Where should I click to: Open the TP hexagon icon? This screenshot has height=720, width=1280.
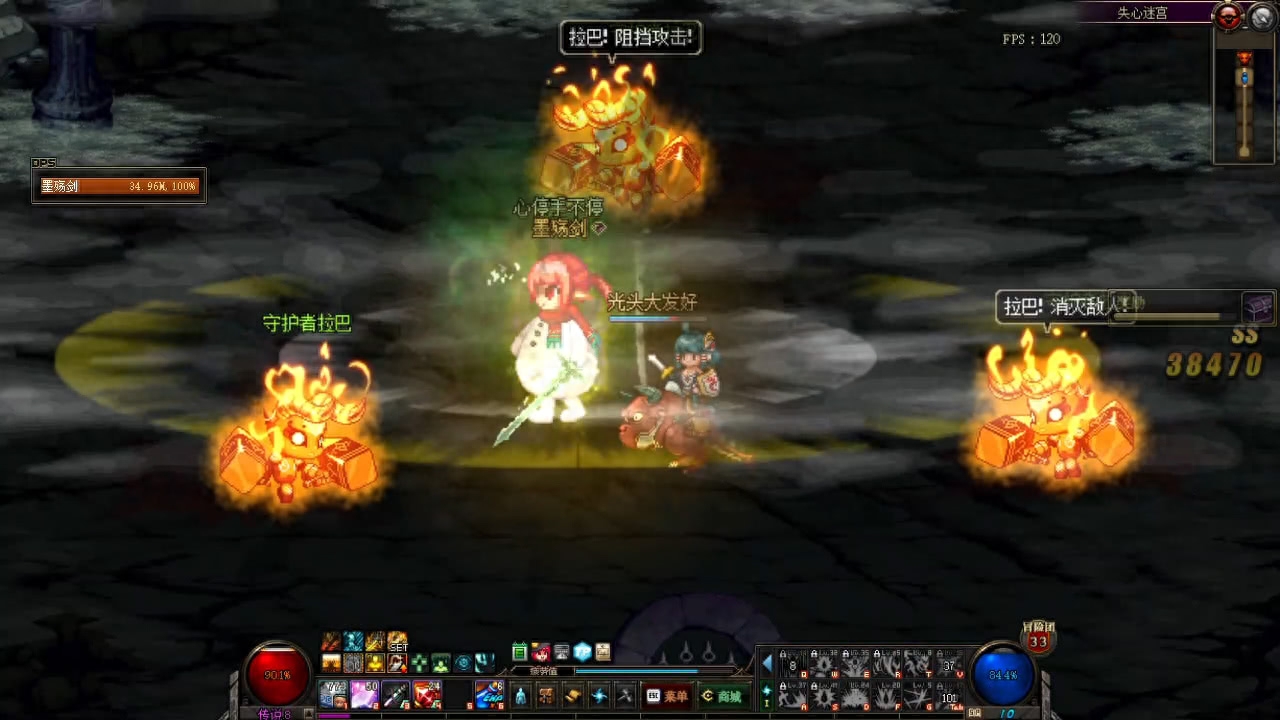[x=582, y=652]
